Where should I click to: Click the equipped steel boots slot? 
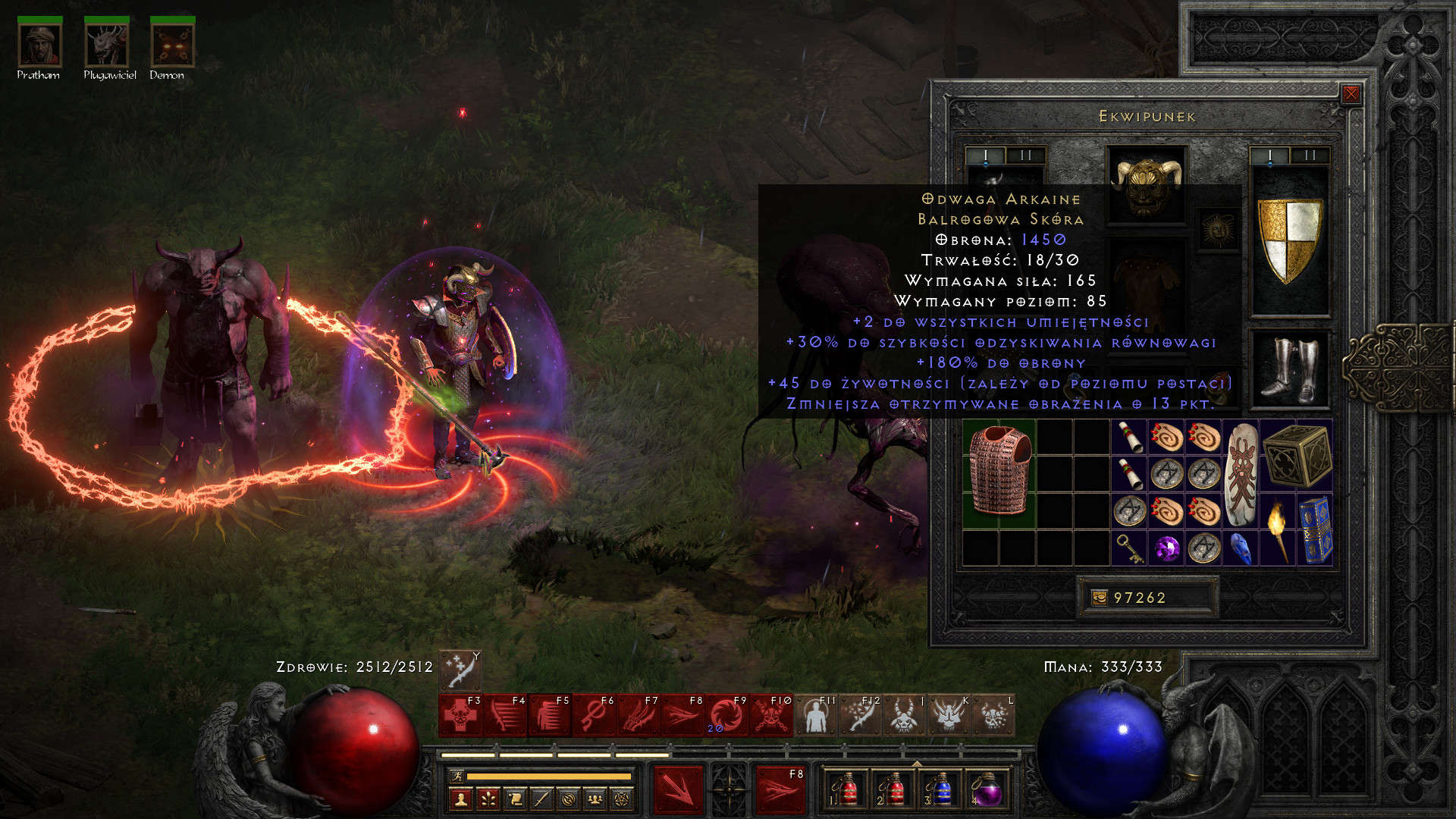(1289, 370)
